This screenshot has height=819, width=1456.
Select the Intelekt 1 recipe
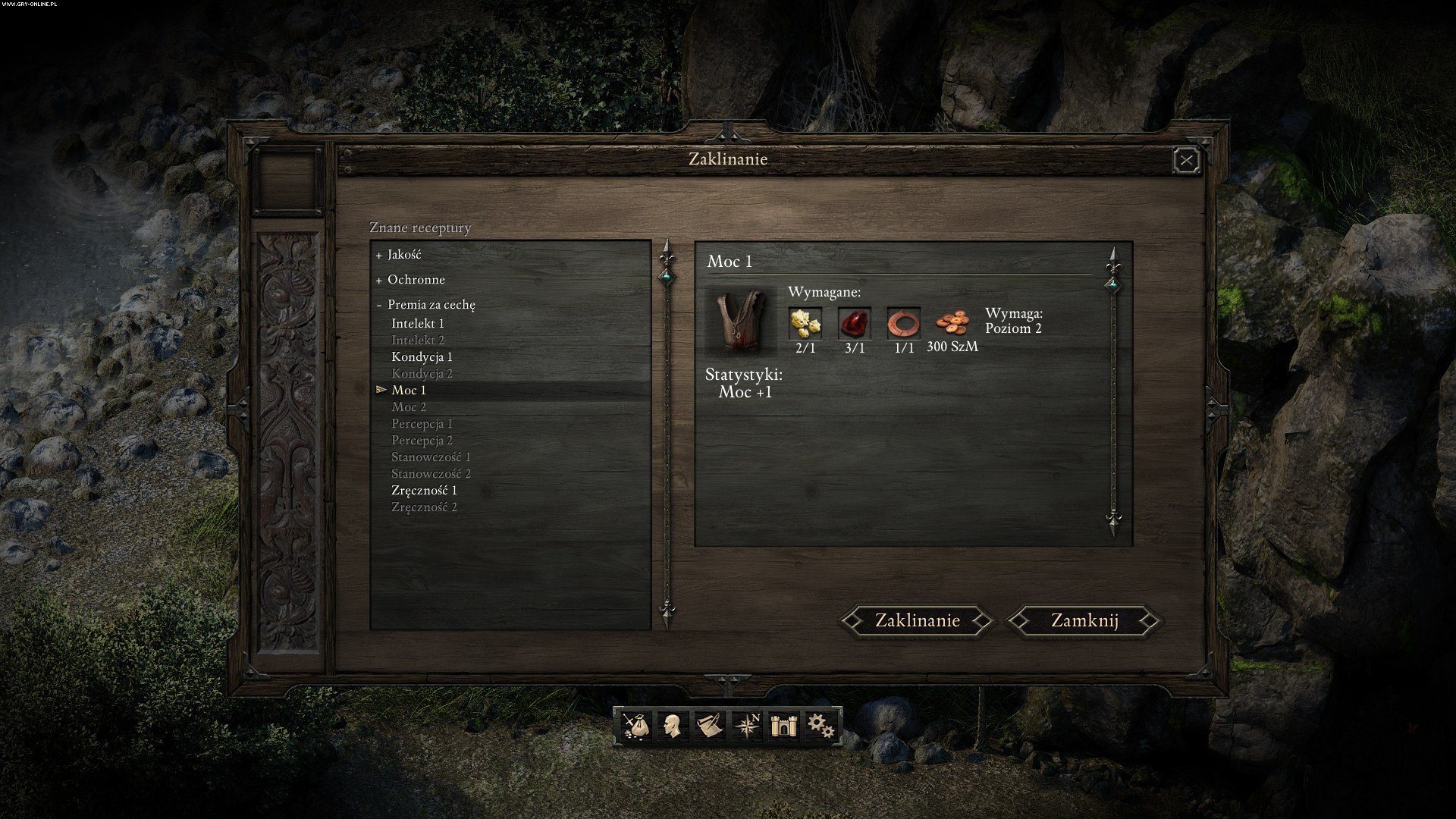pyautogui.click(x=418, y=323)
